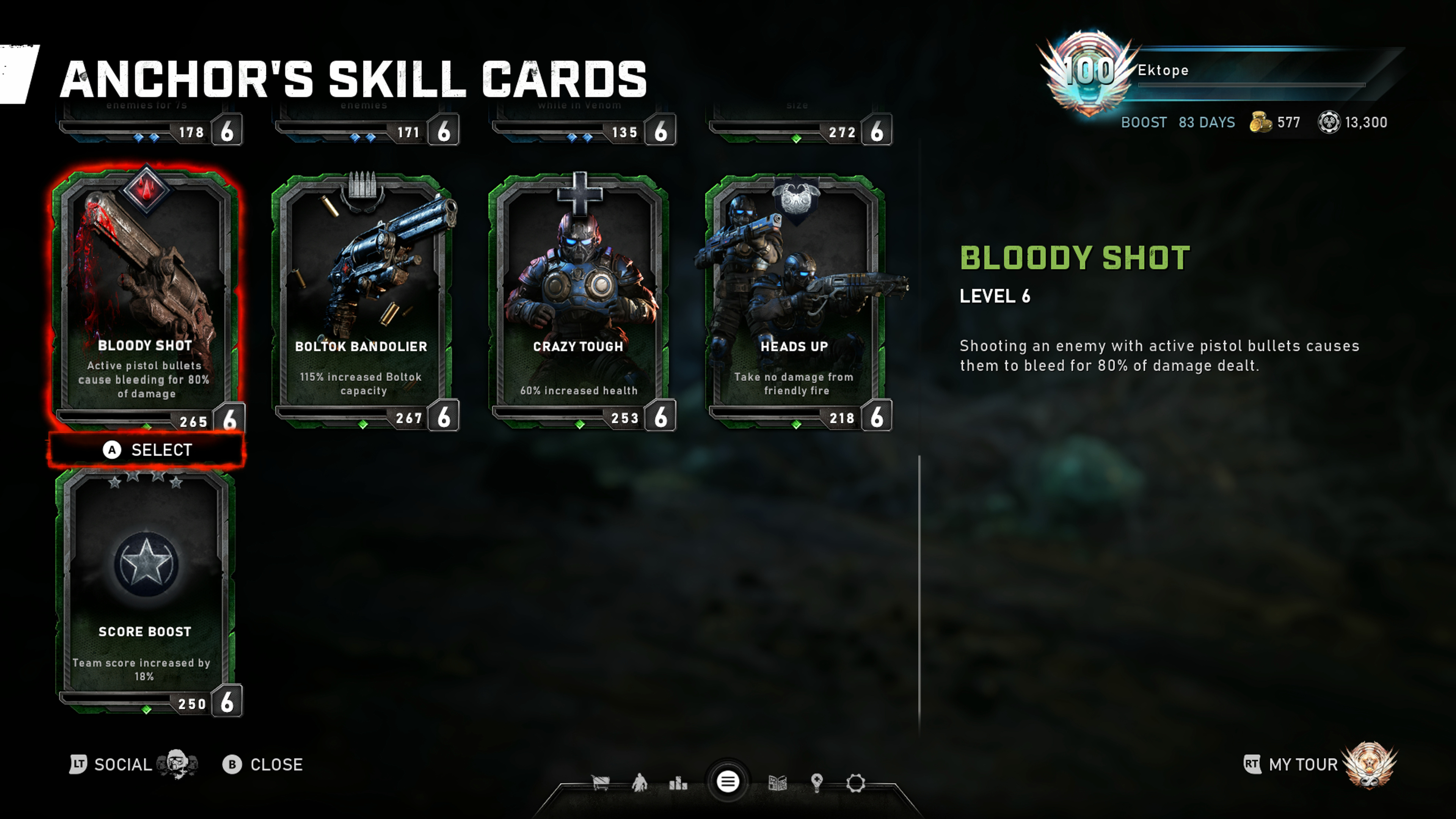Viewport: 1456px width, 819px height.
Task: Open the character customization icon
Action: point(639,783)
